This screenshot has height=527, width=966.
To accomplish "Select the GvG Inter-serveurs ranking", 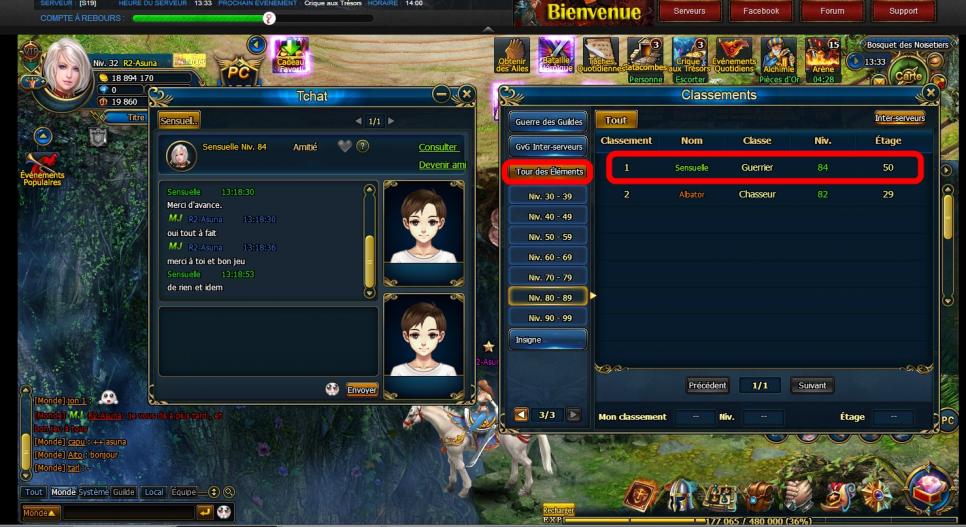I will [x=548, y=147].
